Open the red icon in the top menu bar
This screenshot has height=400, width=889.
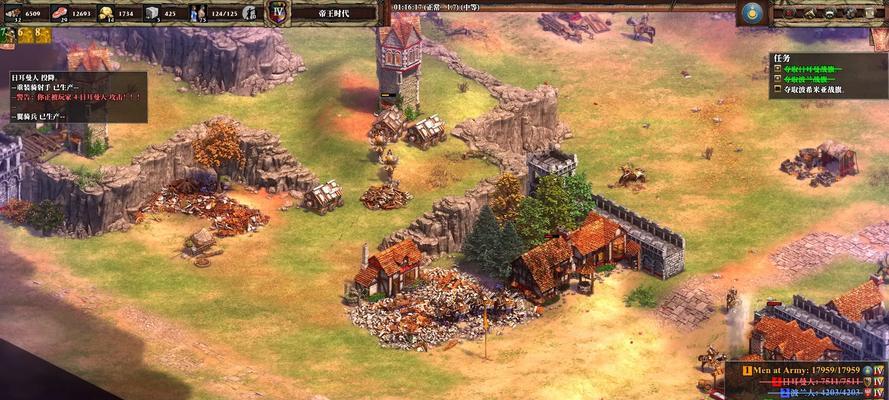(x=789, y=13)
